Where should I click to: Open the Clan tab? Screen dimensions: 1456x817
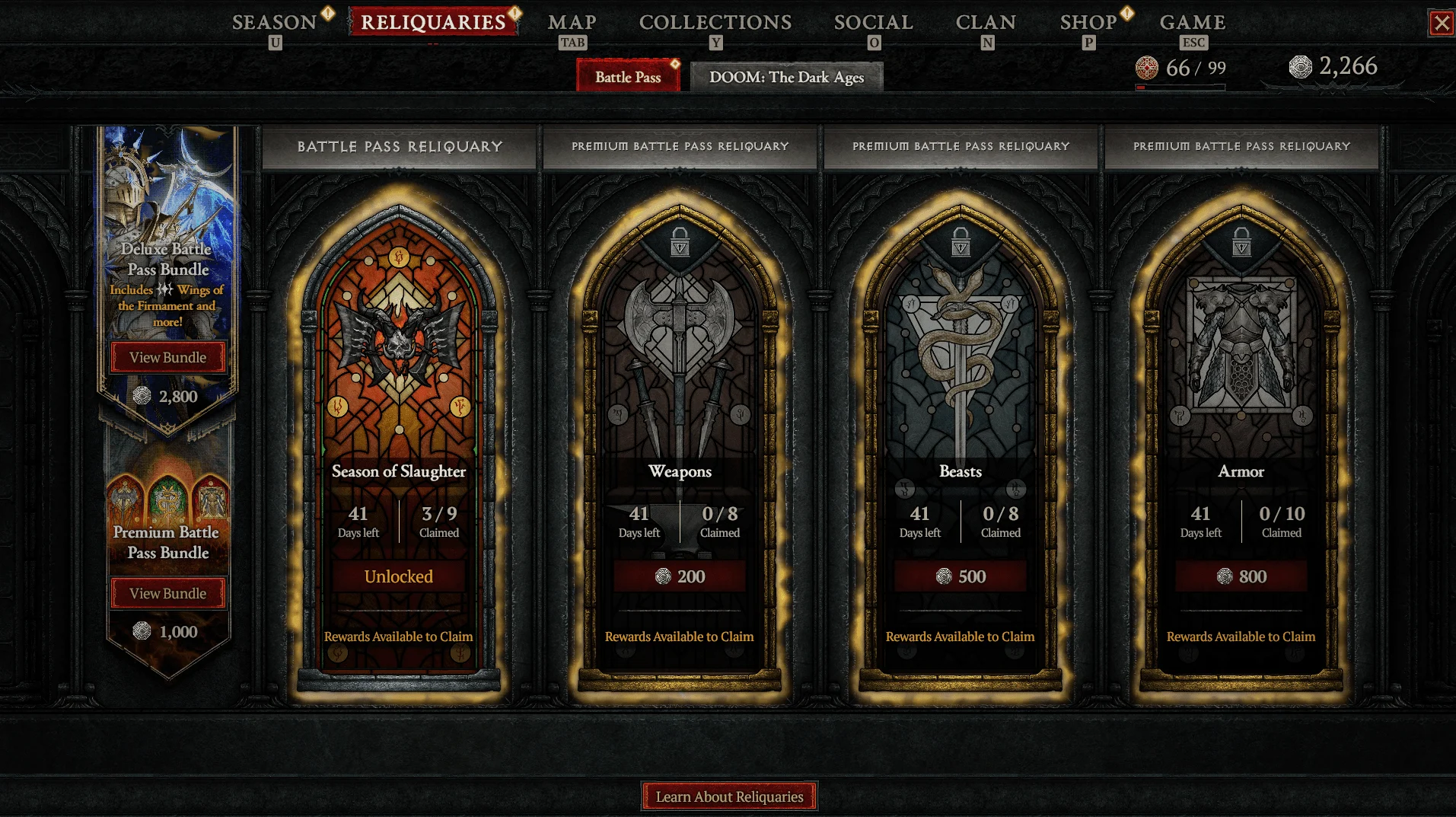(986, 23)
